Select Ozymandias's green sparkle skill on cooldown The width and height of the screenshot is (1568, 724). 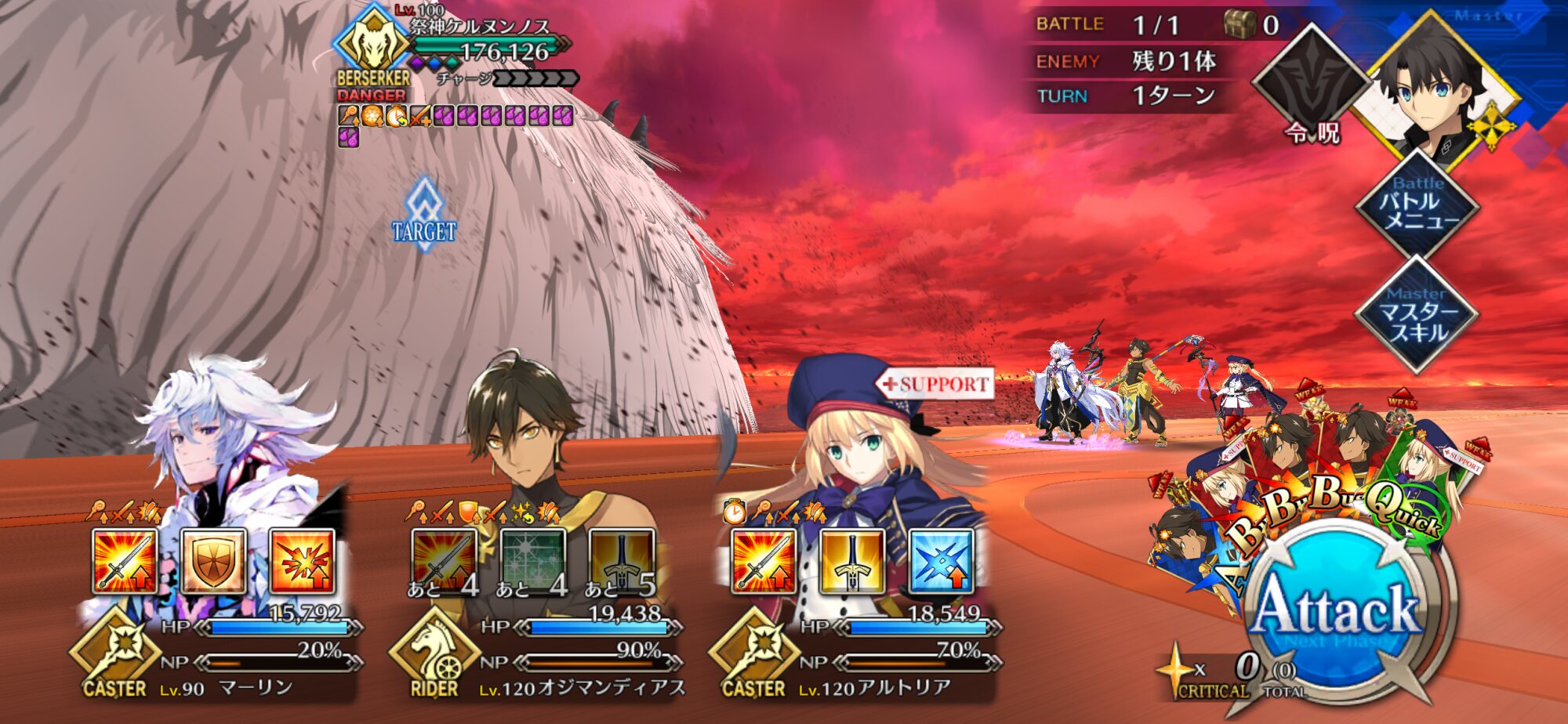(533, 561)
